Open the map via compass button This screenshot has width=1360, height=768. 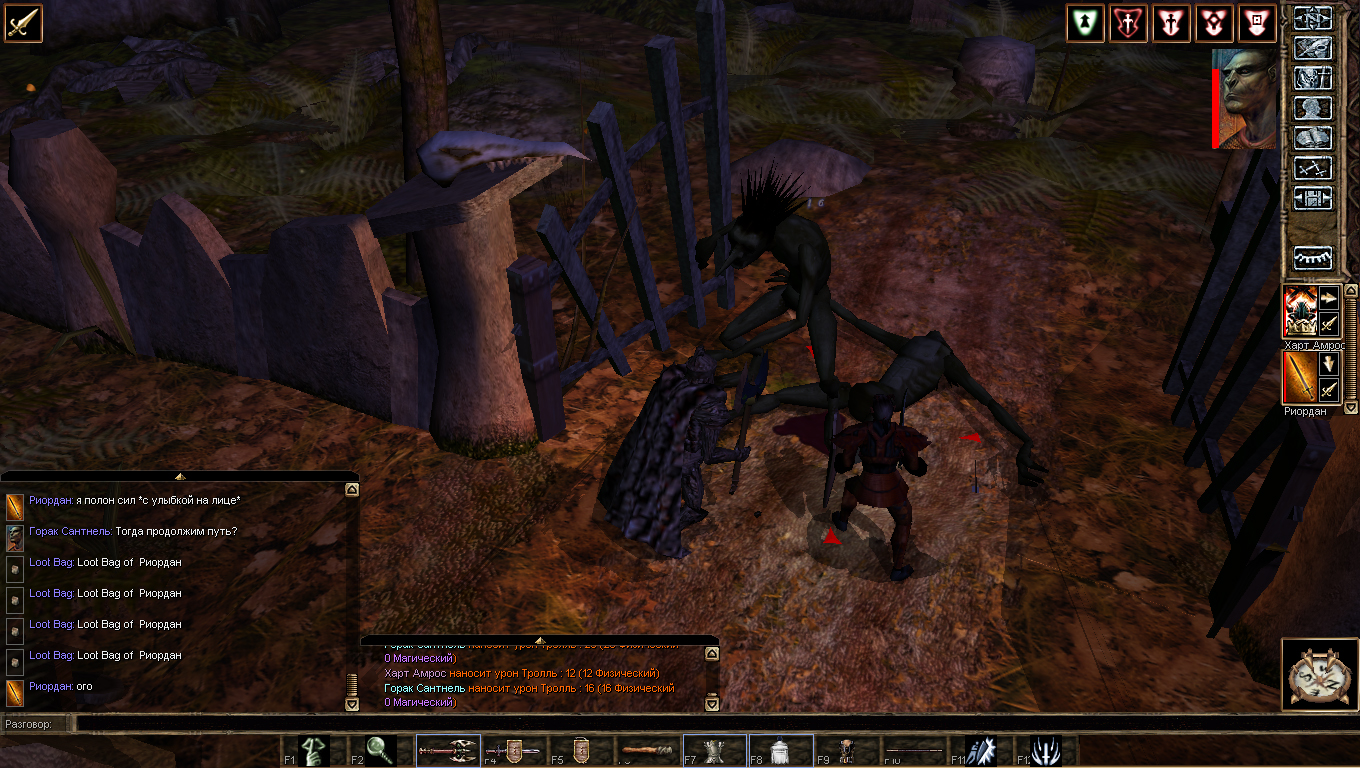[1313, 18]
